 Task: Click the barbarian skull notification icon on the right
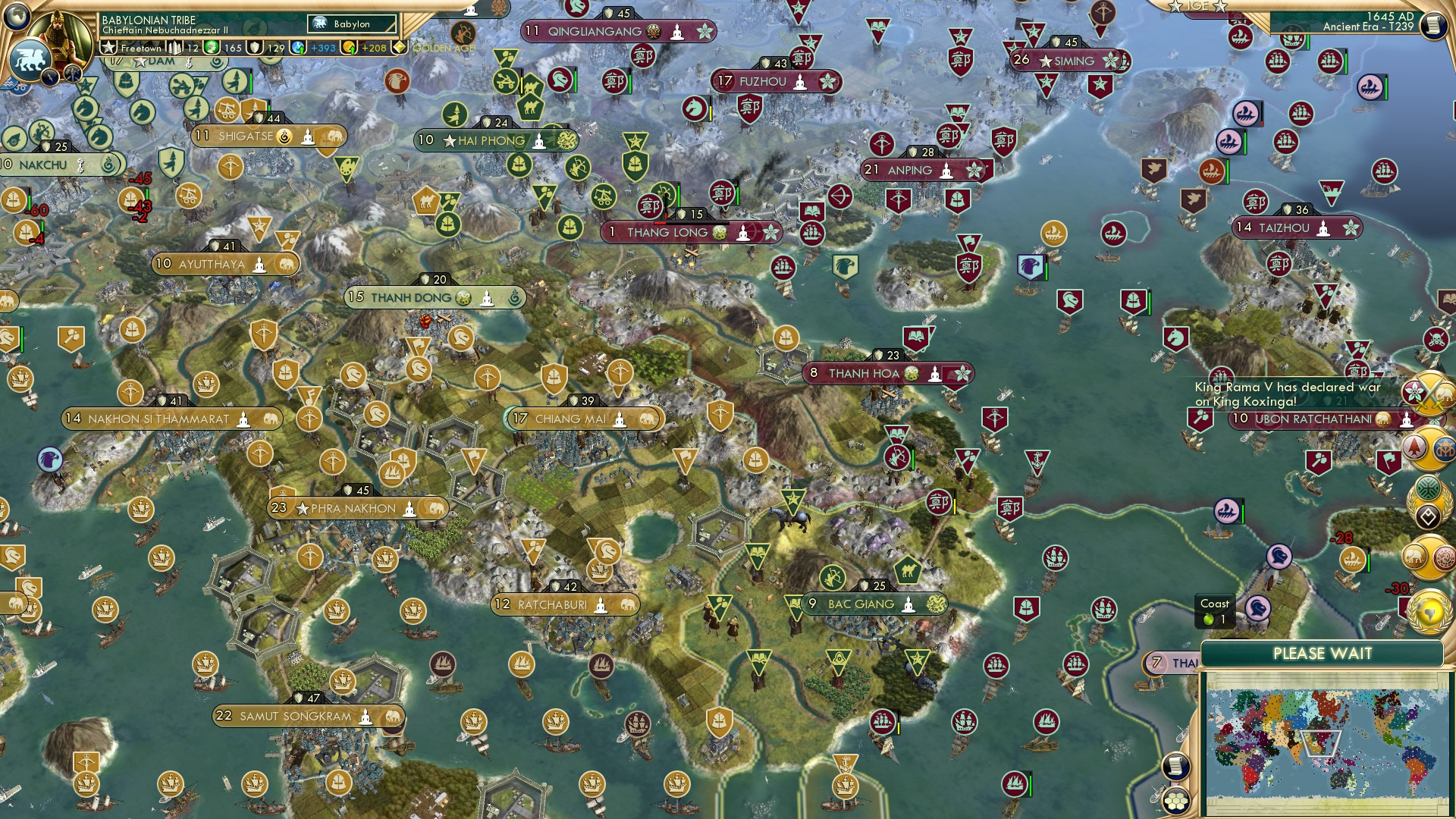[x=1436, y=340]
